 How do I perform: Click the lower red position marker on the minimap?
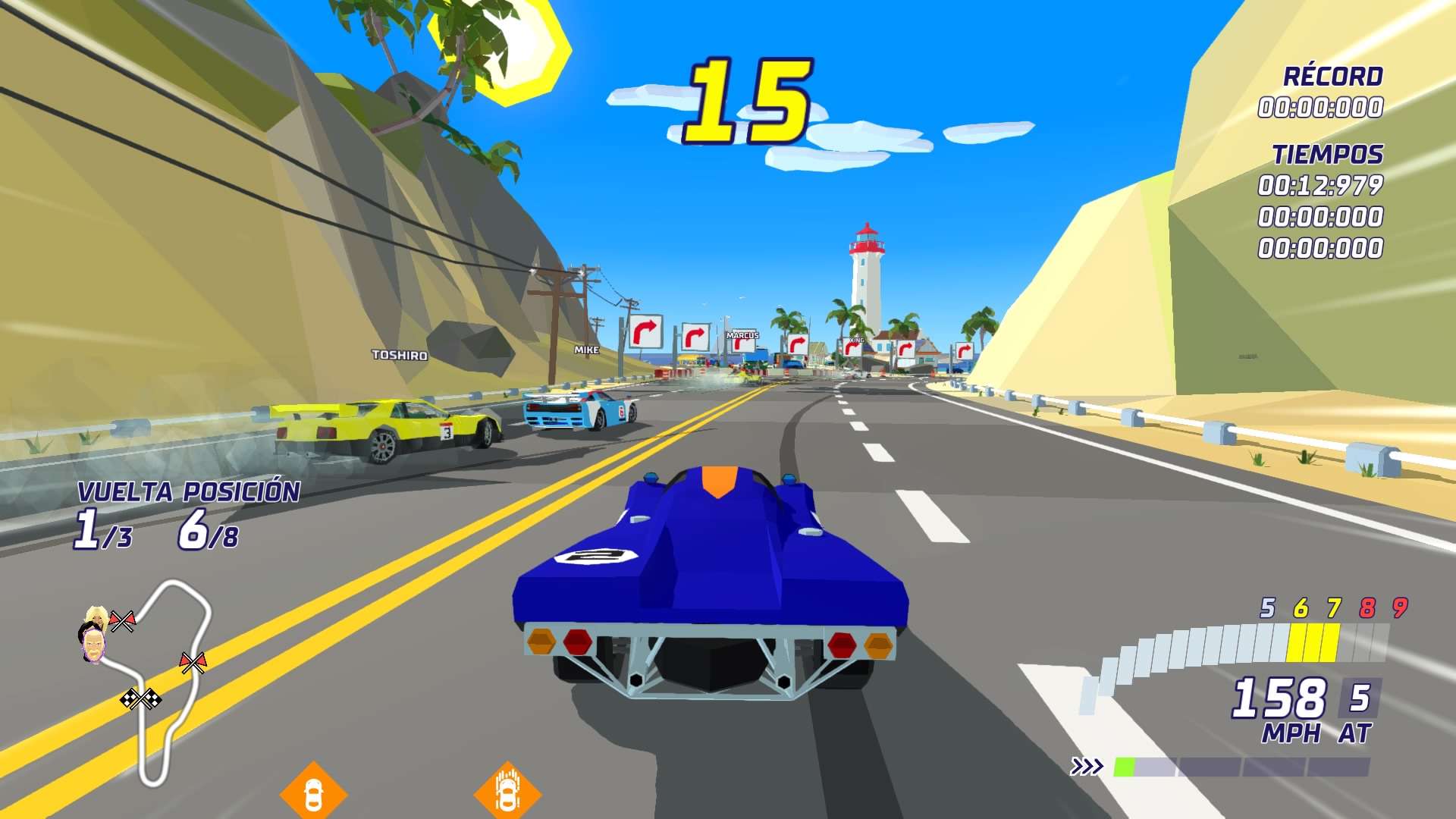[x=193, y=661]
